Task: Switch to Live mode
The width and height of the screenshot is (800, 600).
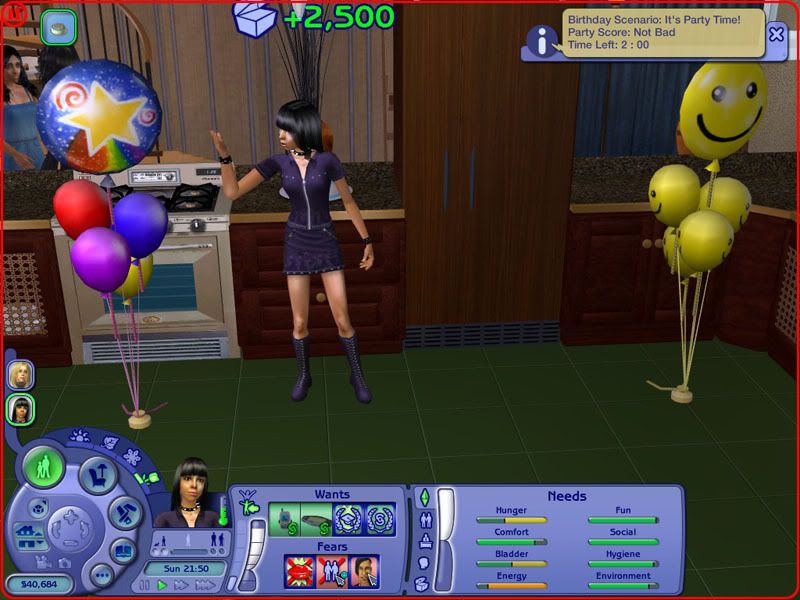Action: (44, 467)
